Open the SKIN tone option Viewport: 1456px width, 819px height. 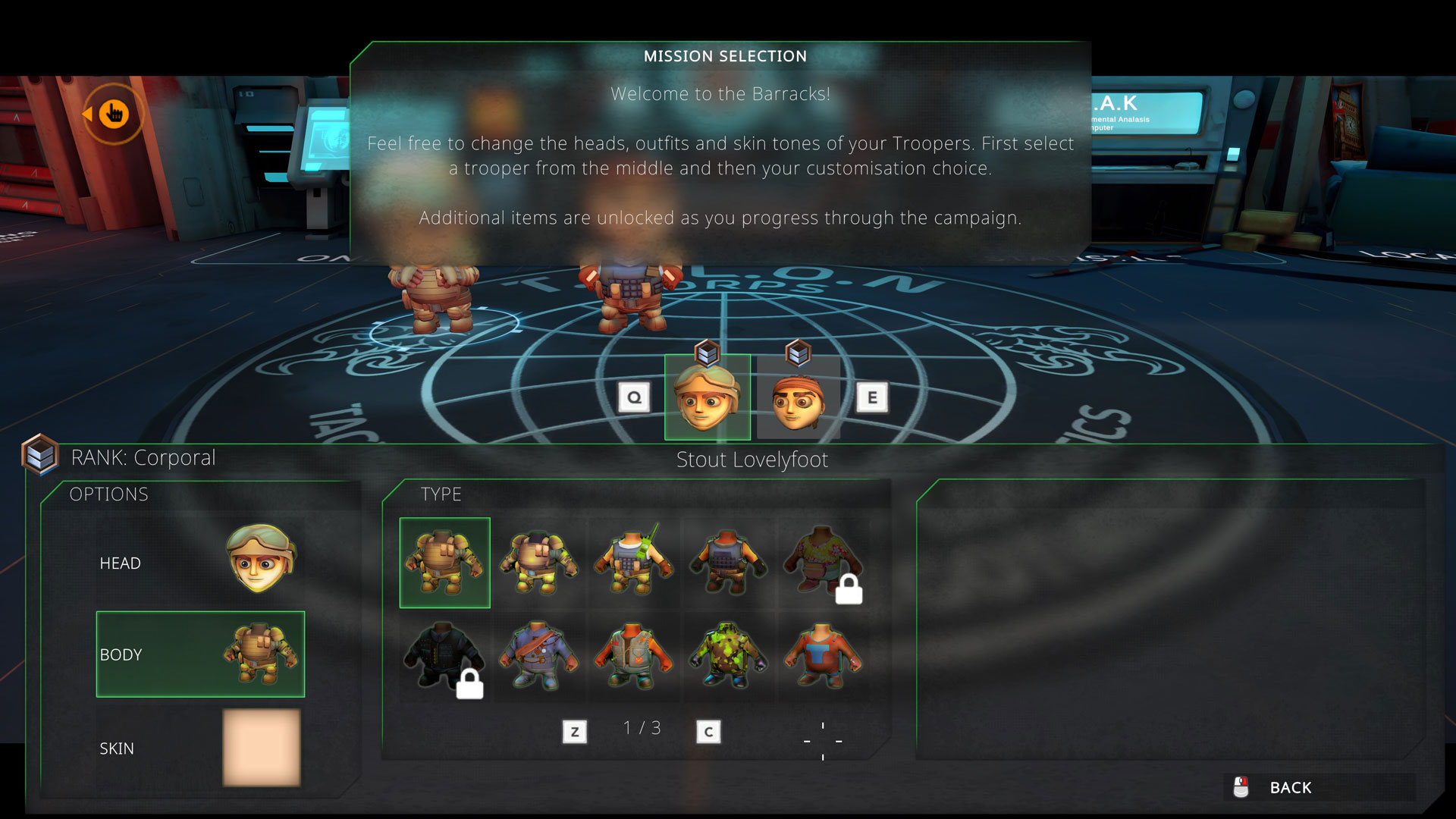(x=200, y=748)
